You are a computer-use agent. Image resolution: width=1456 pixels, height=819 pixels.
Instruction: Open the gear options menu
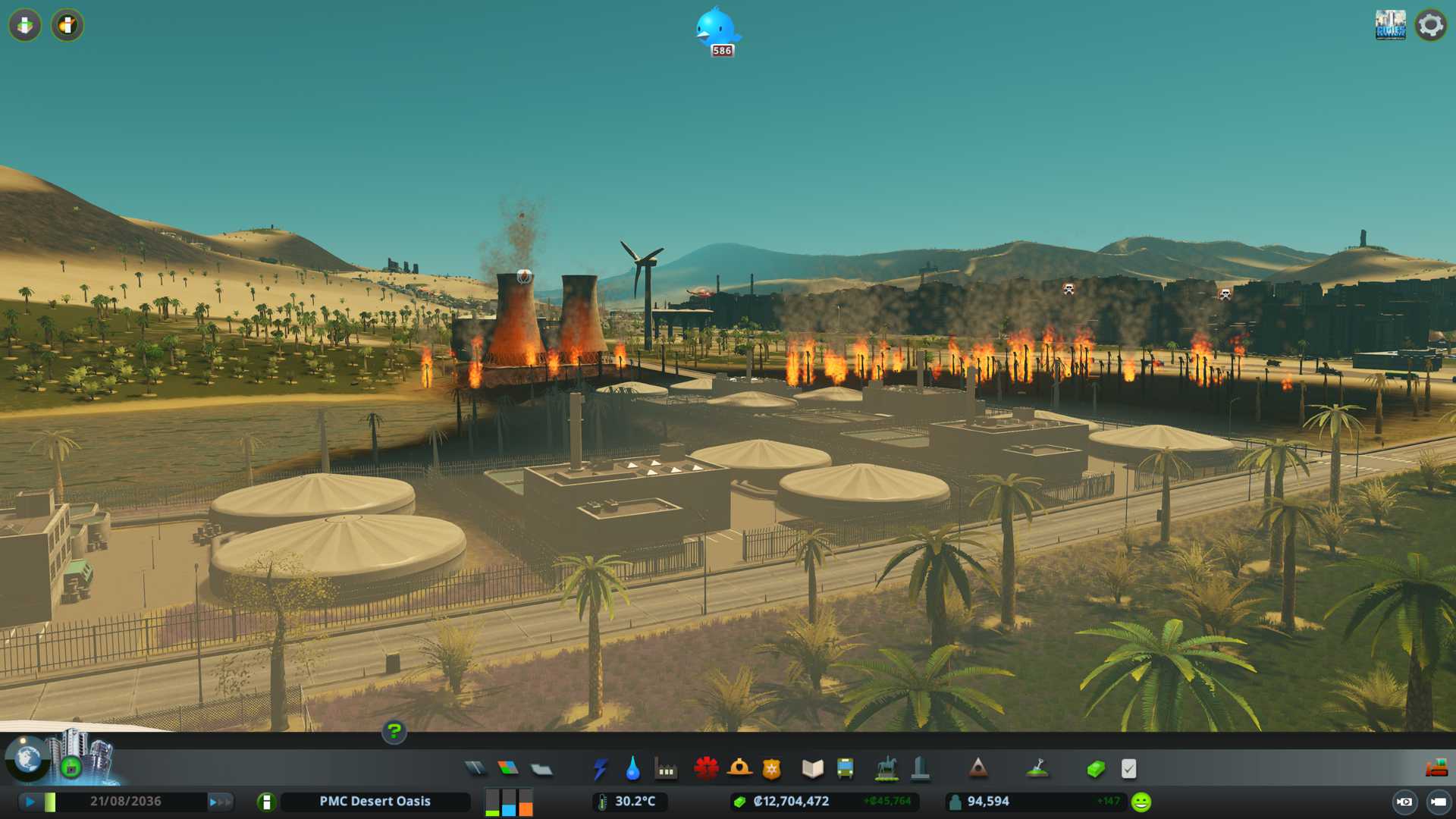point(1430,25)
